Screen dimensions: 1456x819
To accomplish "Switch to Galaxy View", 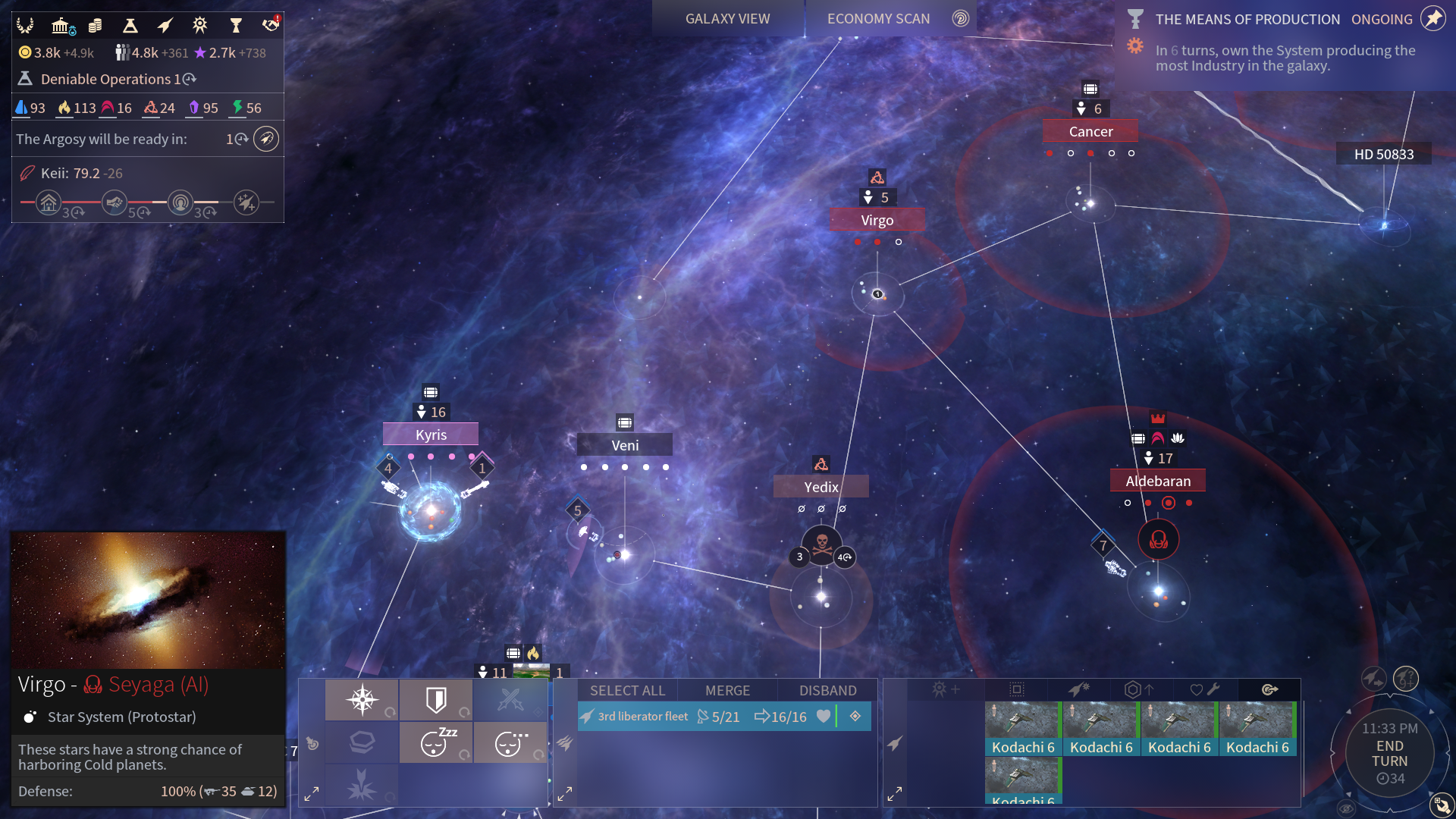I will 727,19.
